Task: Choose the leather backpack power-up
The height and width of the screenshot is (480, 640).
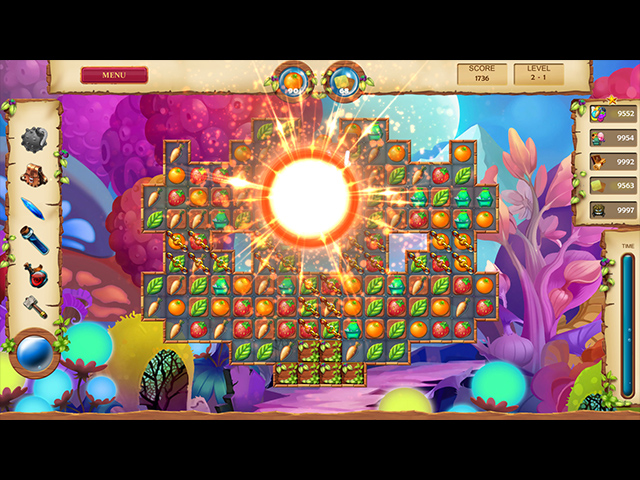Action: tap(35, 173)
